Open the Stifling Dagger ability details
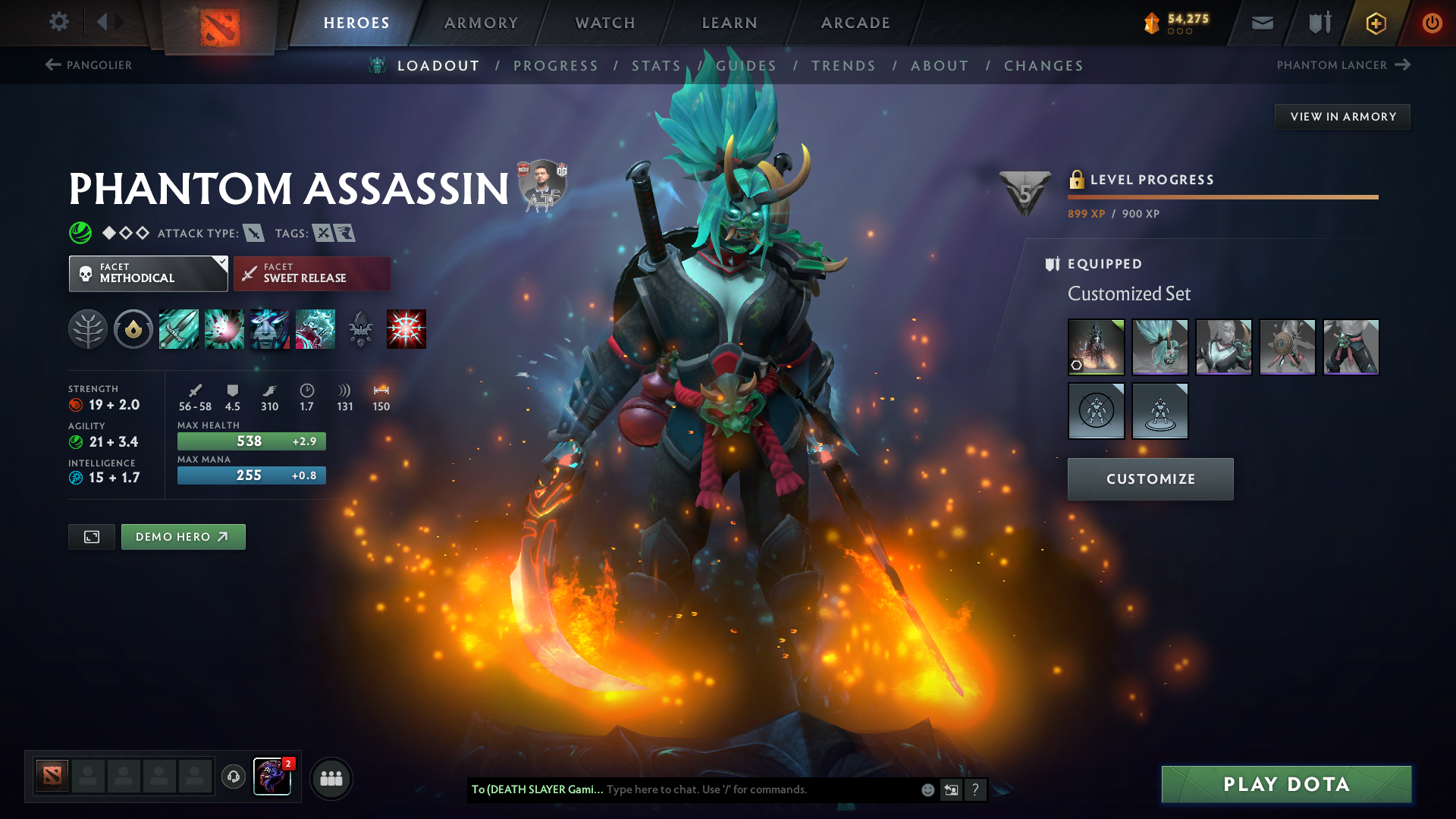Screen dimensions: 1456x819 pos(179,329)
